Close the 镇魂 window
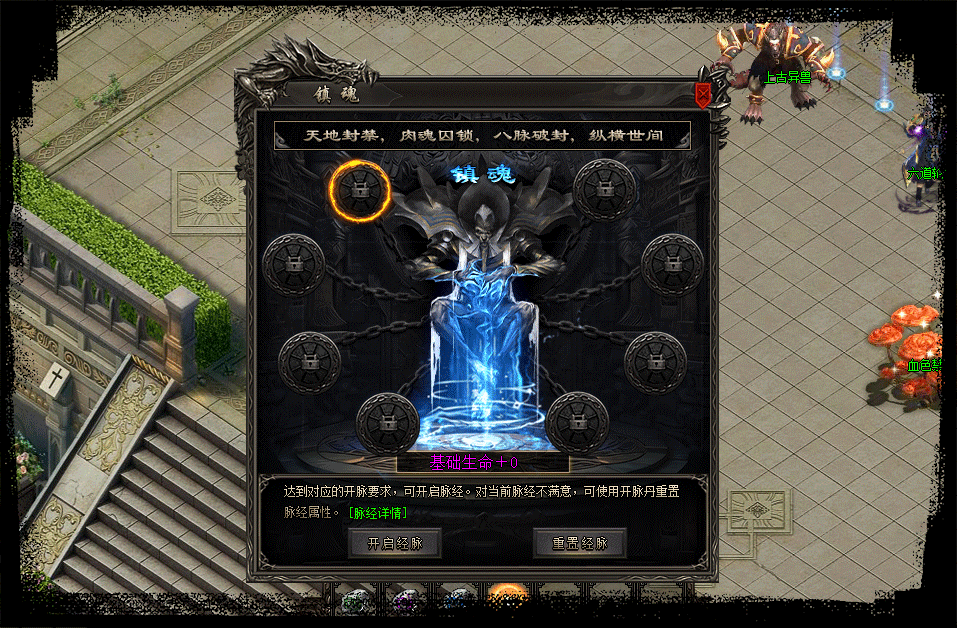Viewport: 957px width, 628px height. click(x=703, y=94)
